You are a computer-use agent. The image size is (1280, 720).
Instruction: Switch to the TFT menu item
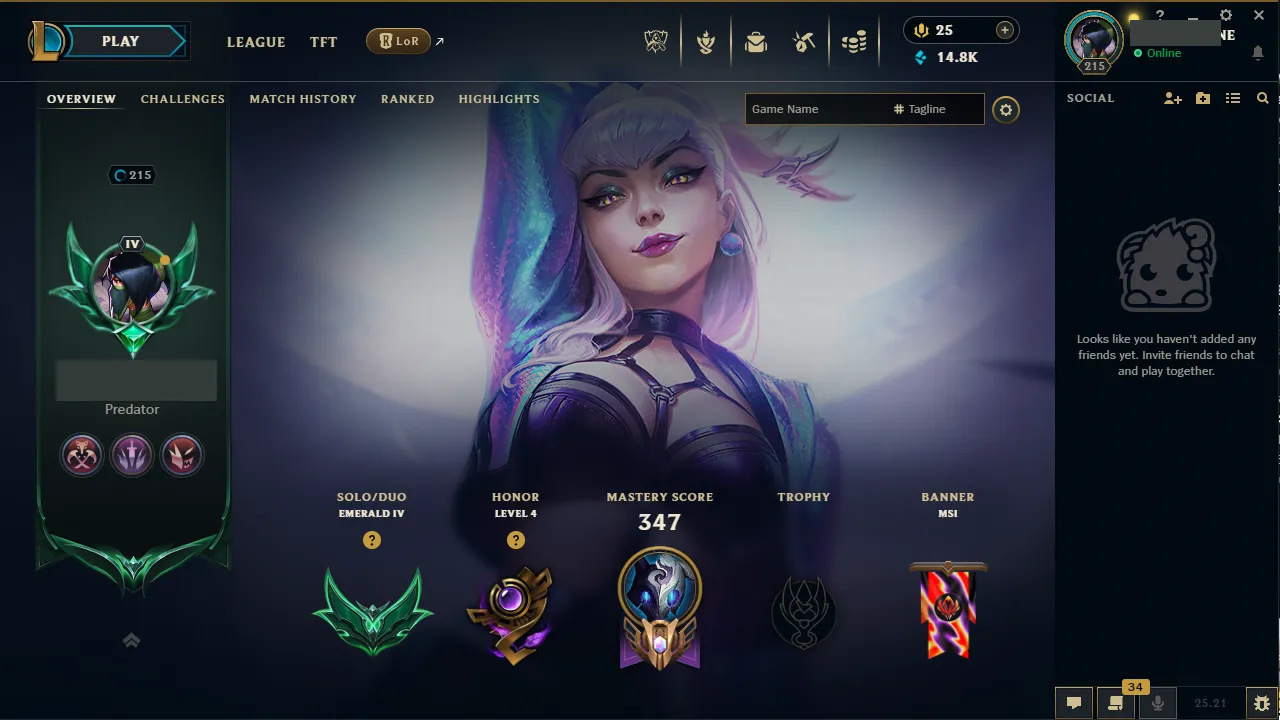[x=323, y=42]
